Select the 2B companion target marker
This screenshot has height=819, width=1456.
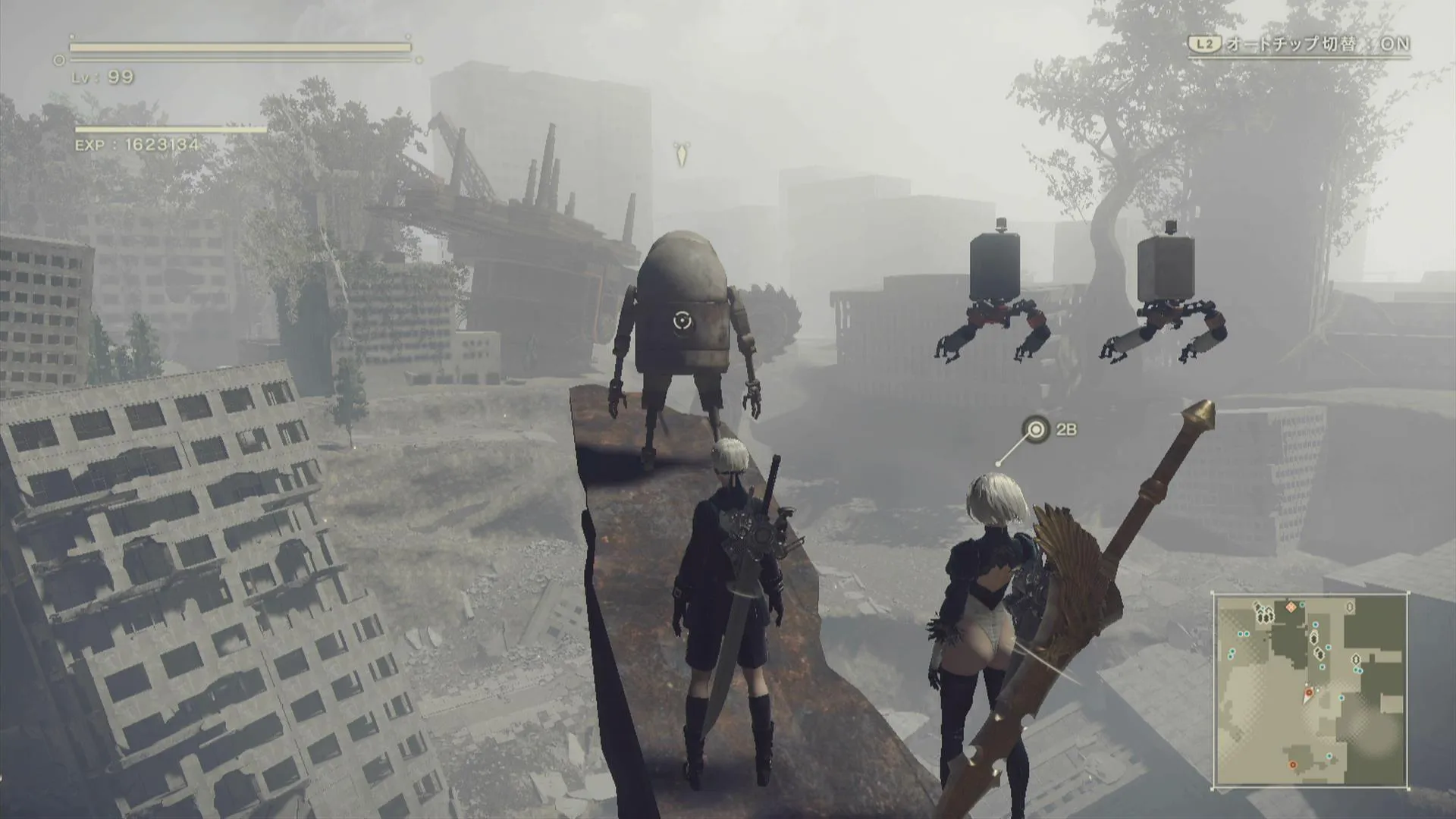pyautogui.click(x=1036, y=430)
